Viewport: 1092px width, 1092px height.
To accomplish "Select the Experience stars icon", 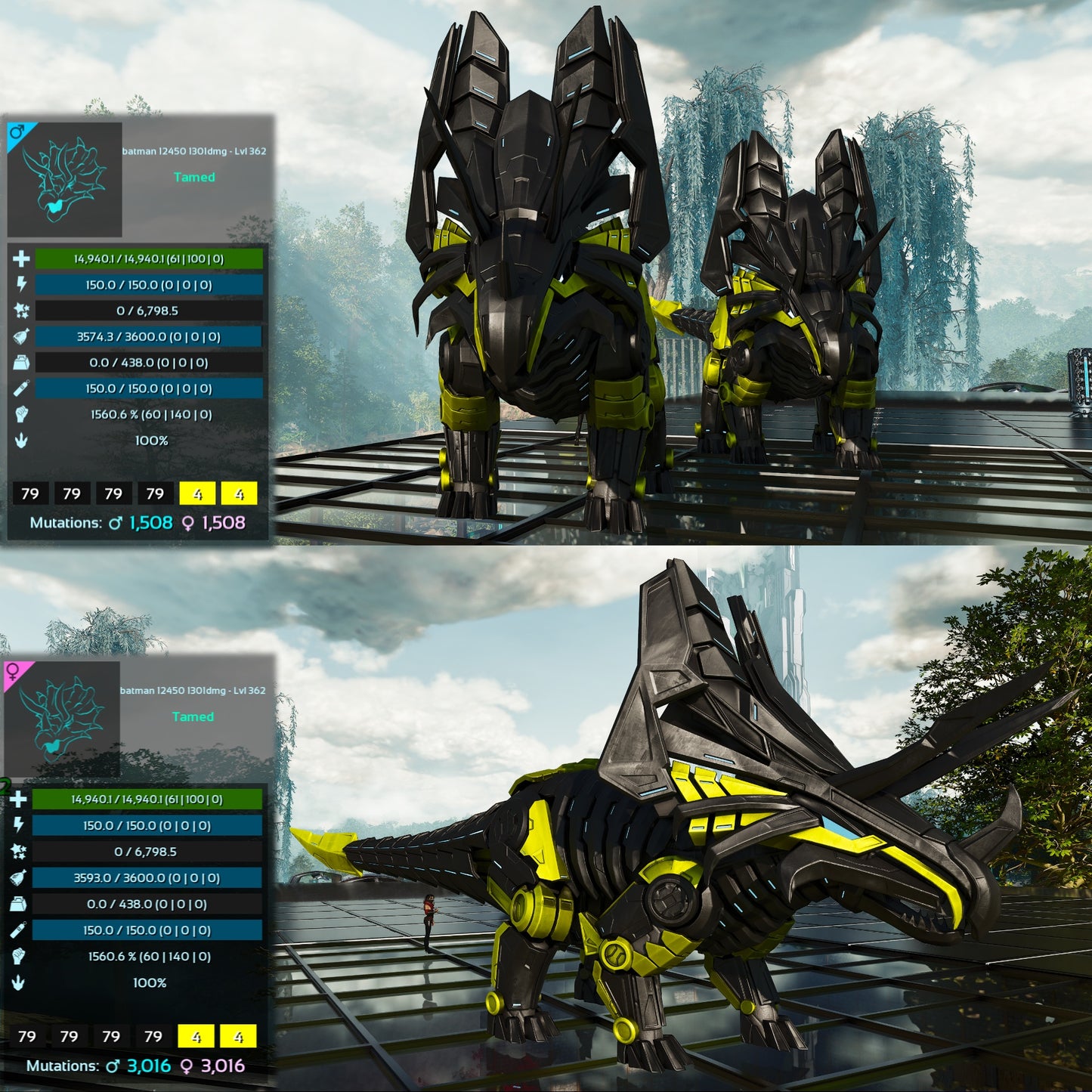I will (21, 311).
